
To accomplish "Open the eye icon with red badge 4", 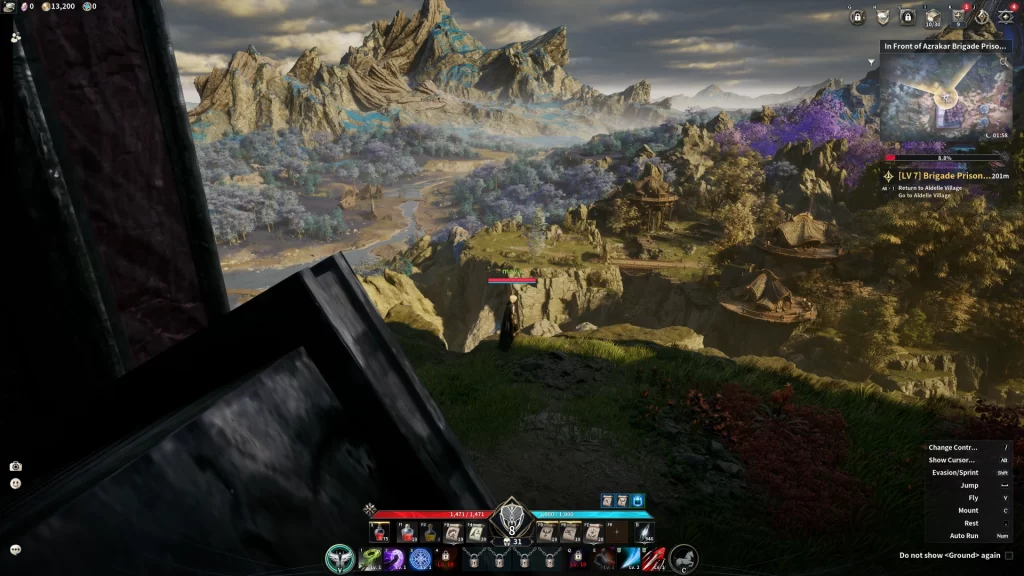I will point(1006,17).
